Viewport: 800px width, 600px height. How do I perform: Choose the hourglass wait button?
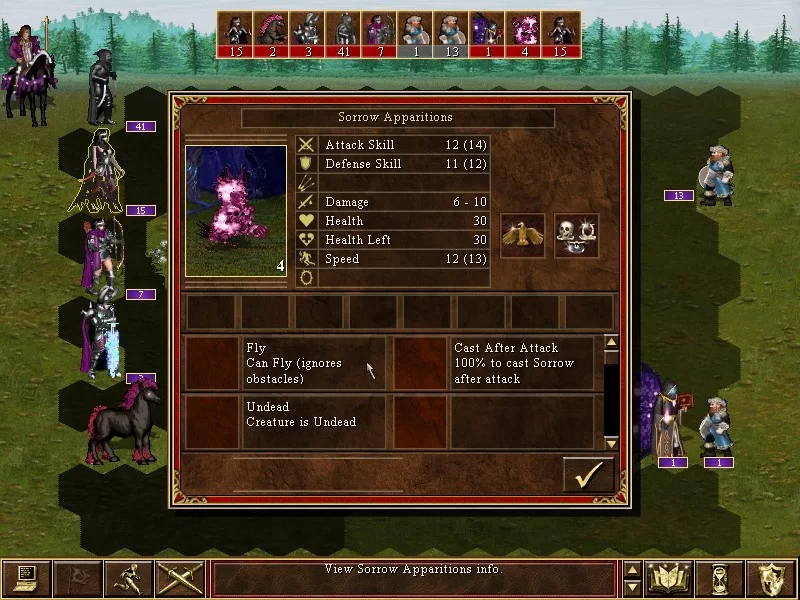720,578
